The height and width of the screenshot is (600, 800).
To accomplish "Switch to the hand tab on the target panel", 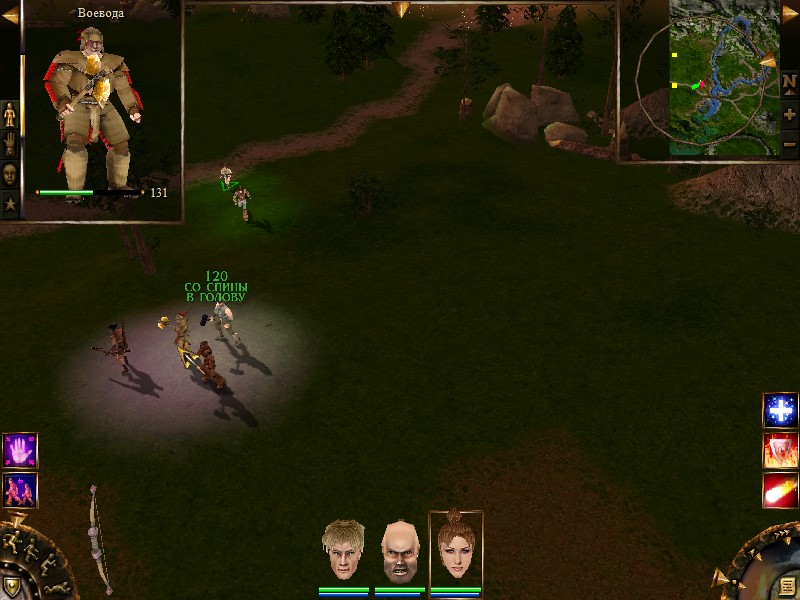I will coord(10,143).
